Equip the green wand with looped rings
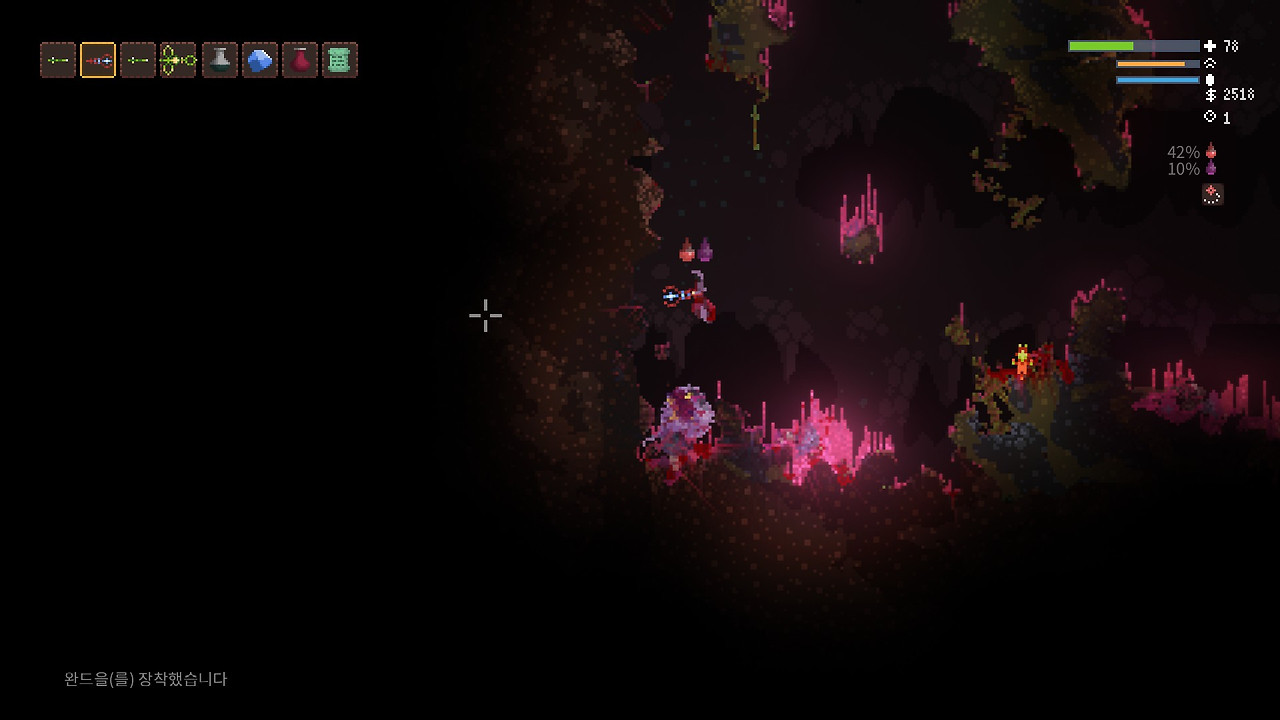 [178, 60]
